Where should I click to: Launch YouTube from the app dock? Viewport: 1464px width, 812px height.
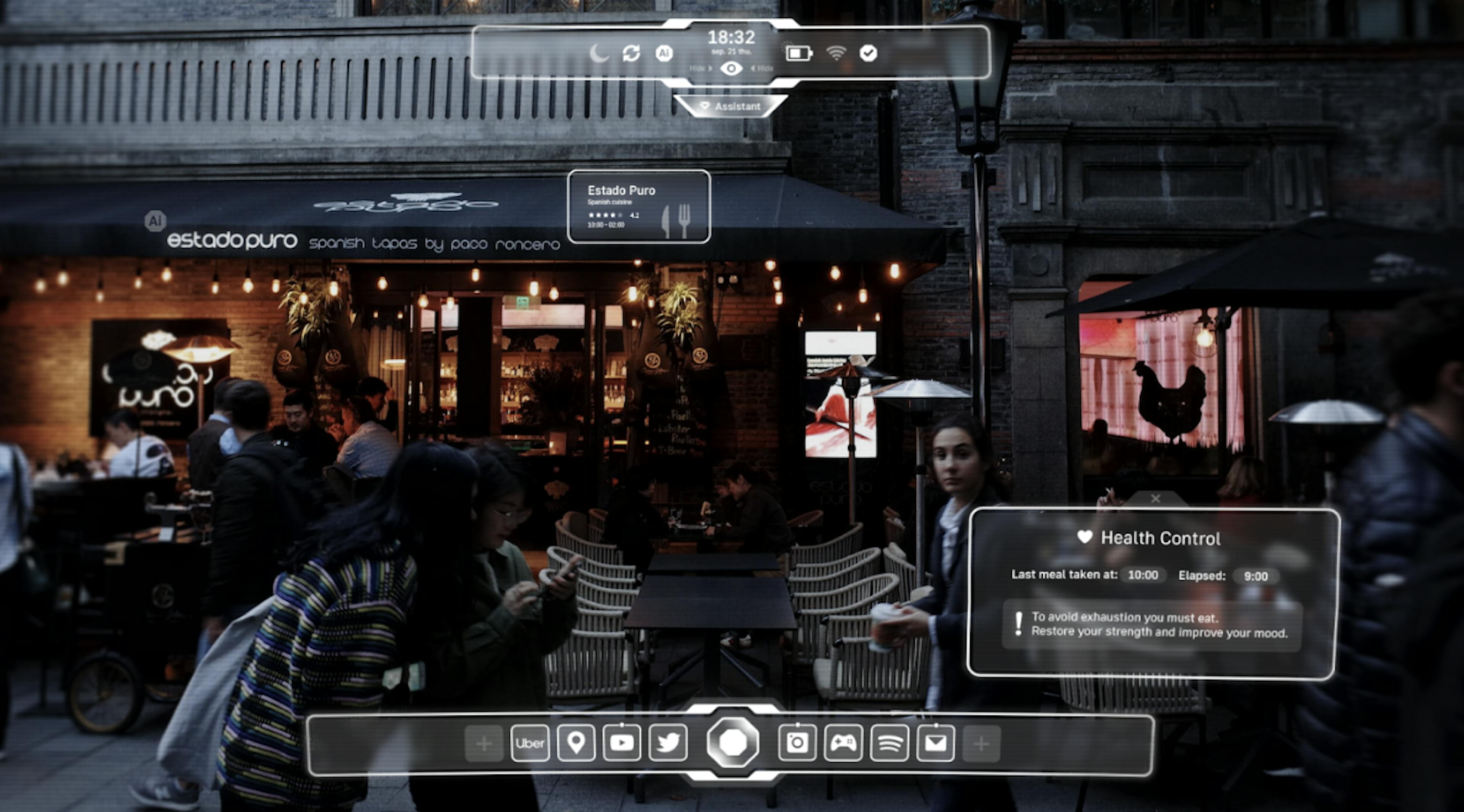[622, 744]
